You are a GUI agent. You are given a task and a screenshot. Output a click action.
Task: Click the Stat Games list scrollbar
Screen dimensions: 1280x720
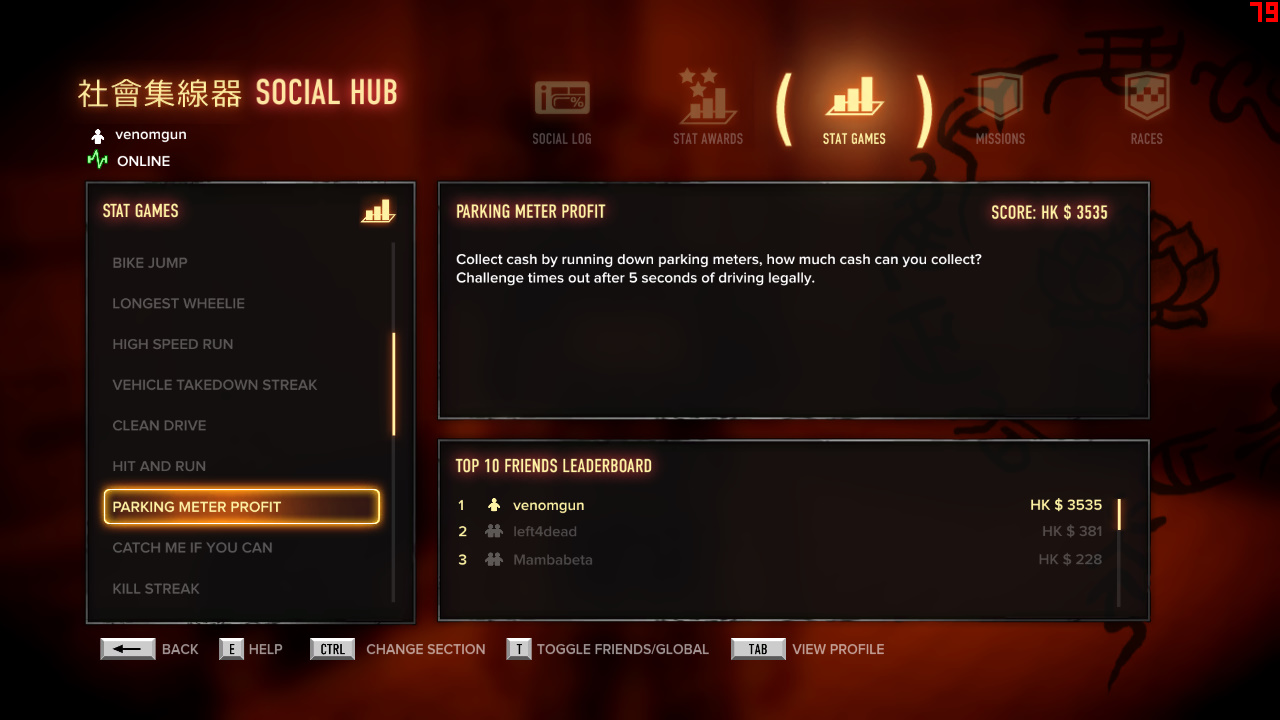point(394,384)
